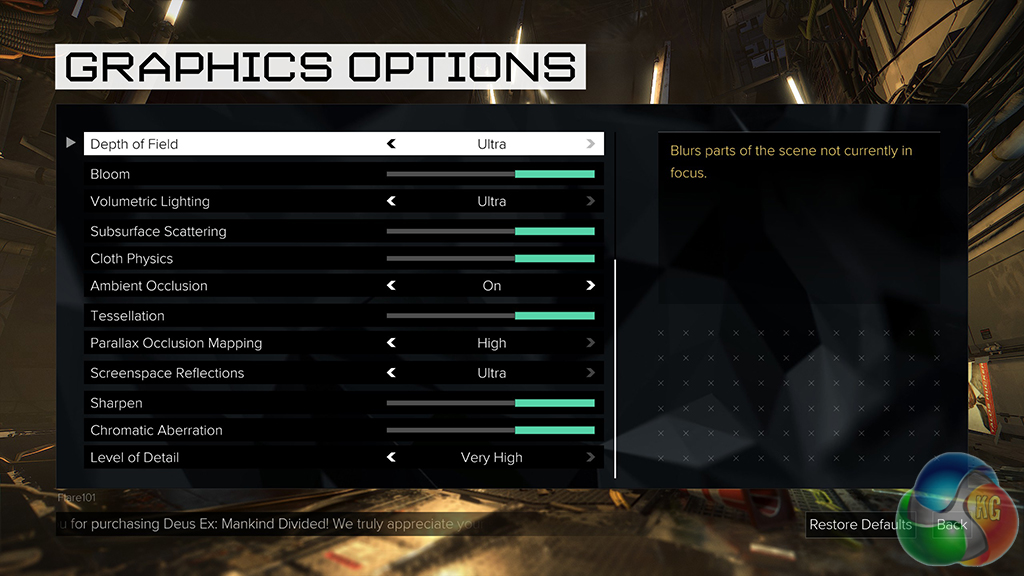Screen dimensions: 1024x576
Task: Go Back from Graphics Options
Action: (x=951, y=524)
